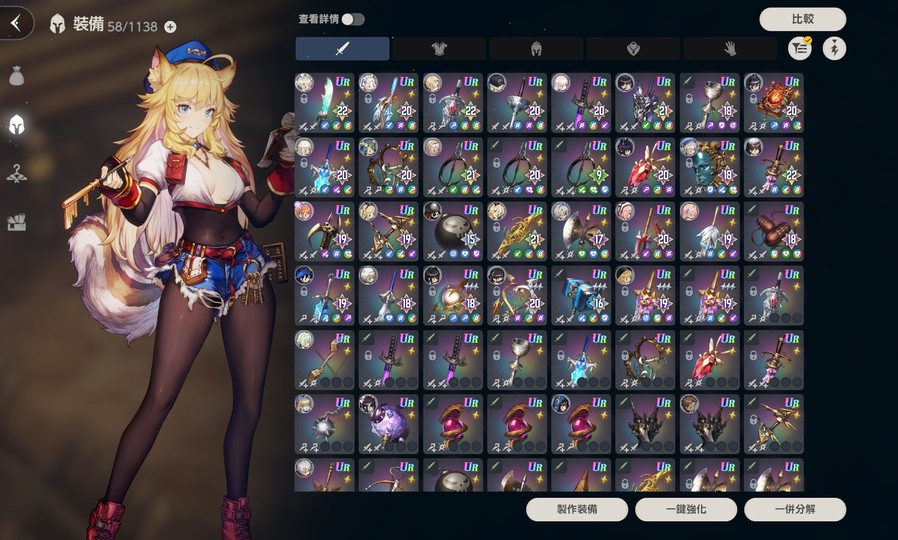898x540 pixels.
Task: Select the helmet equipment sidebar tab
Action: pyautogui.click(x=16, y=124)
